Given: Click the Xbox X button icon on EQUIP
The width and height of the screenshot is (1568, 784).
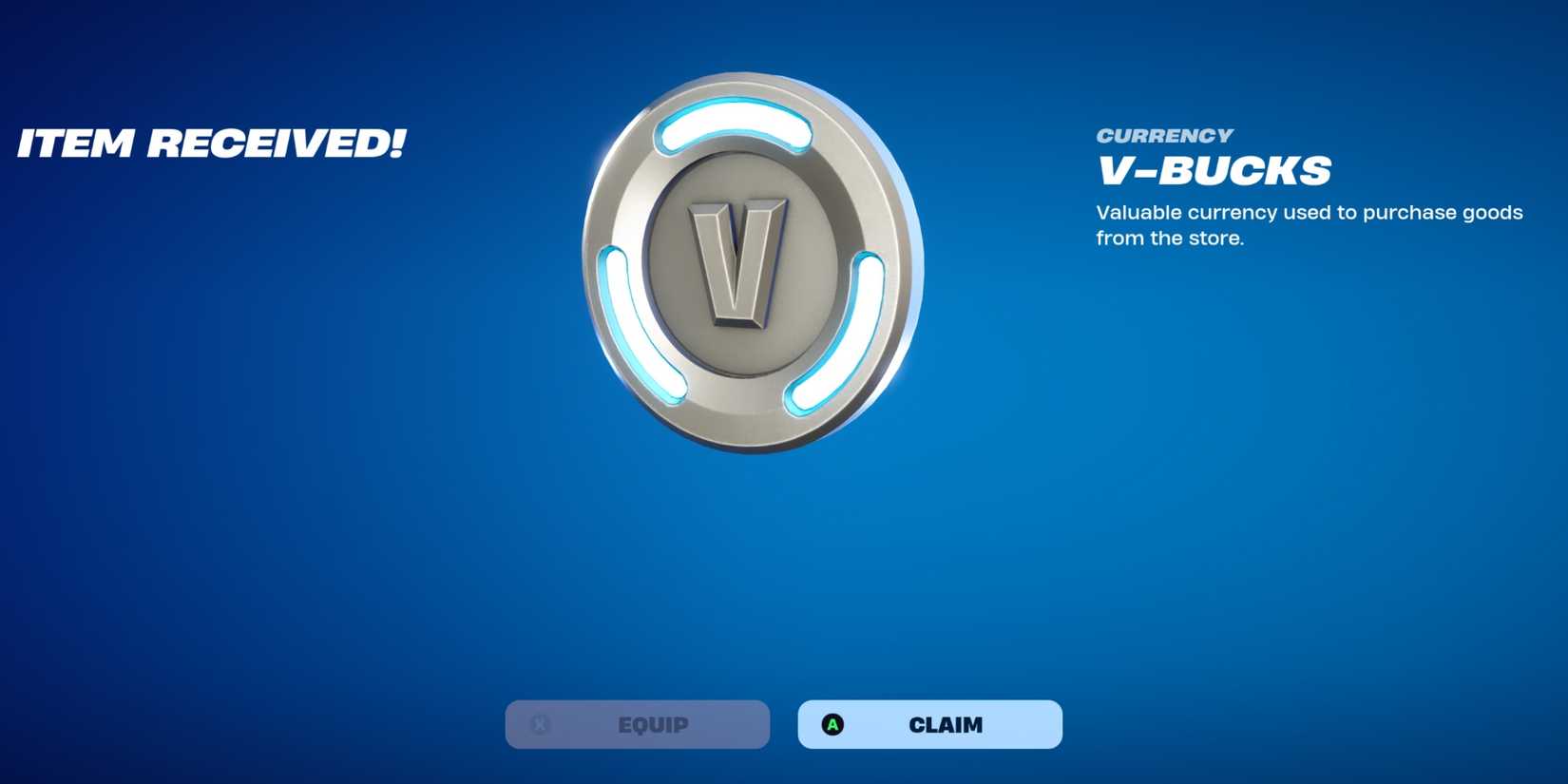Looking at the screenshot, I should [540, 724].
